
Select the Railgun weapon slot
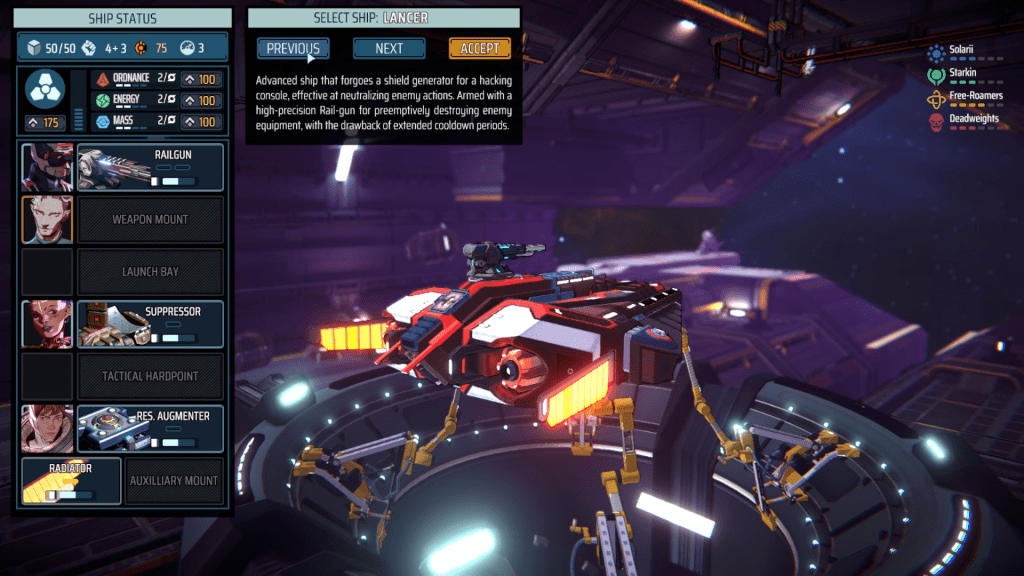150,167
